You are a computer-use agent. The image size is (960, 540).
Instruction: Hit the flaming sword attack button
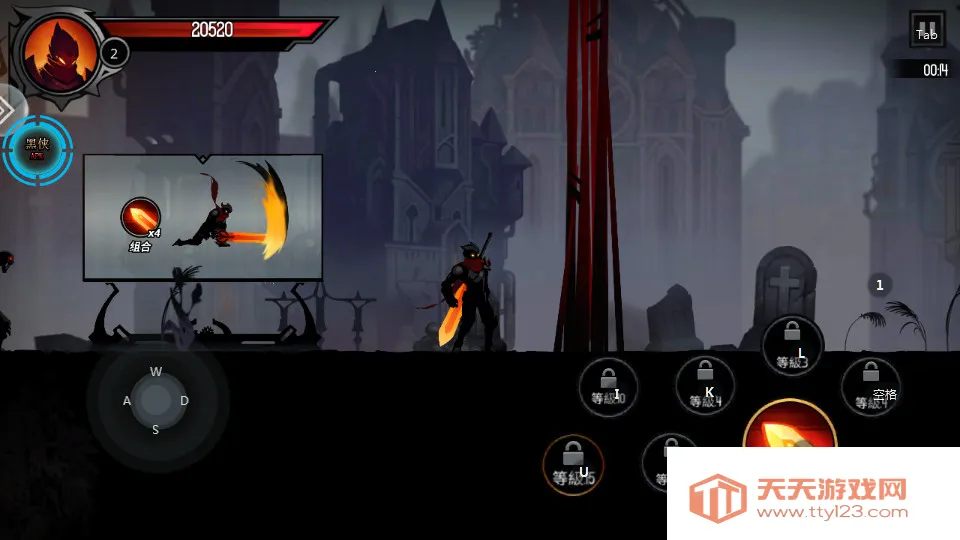click(x=790, y=440)
